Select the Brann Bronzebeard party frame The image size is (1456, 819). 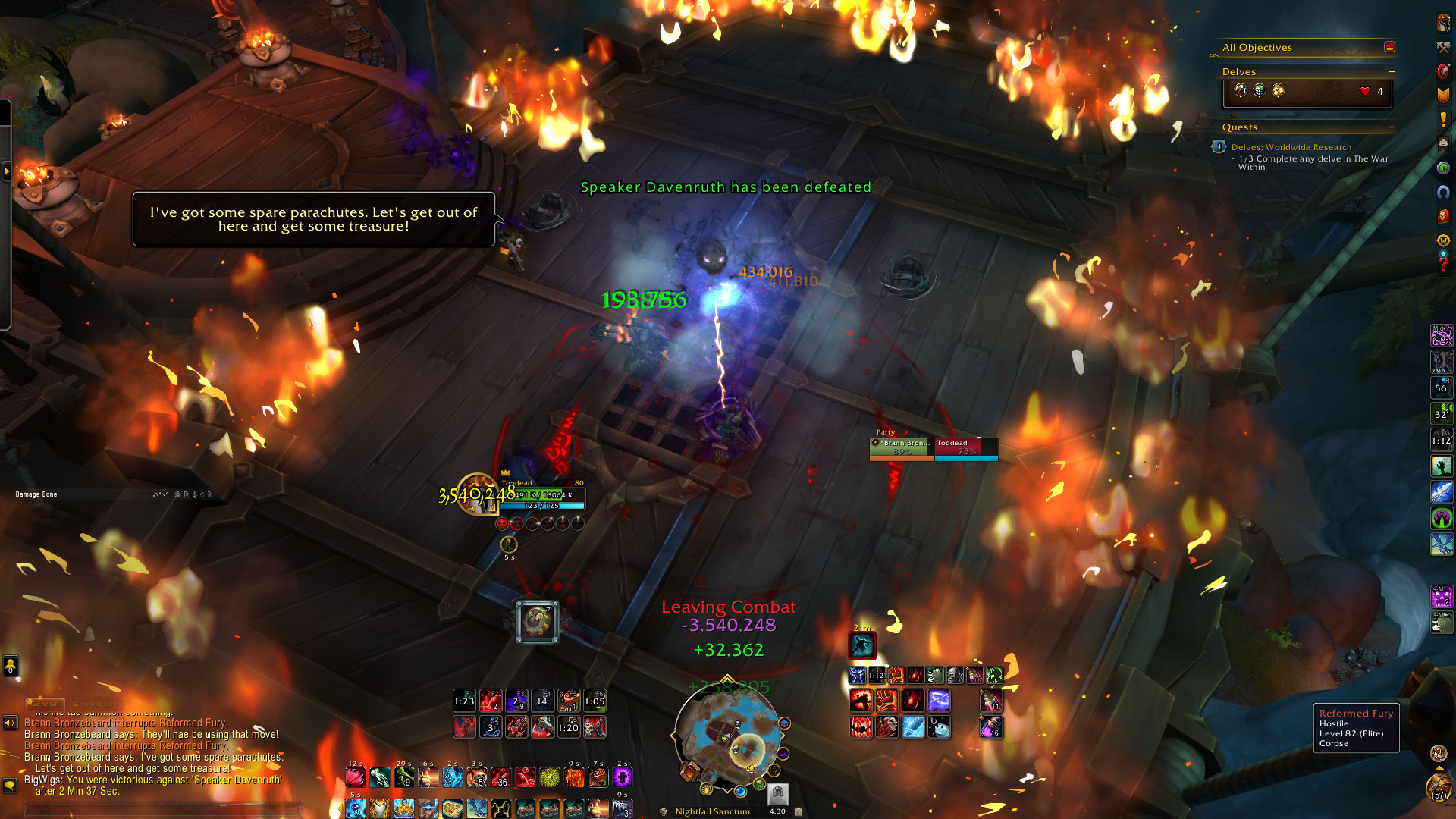[x=902, y=447]
